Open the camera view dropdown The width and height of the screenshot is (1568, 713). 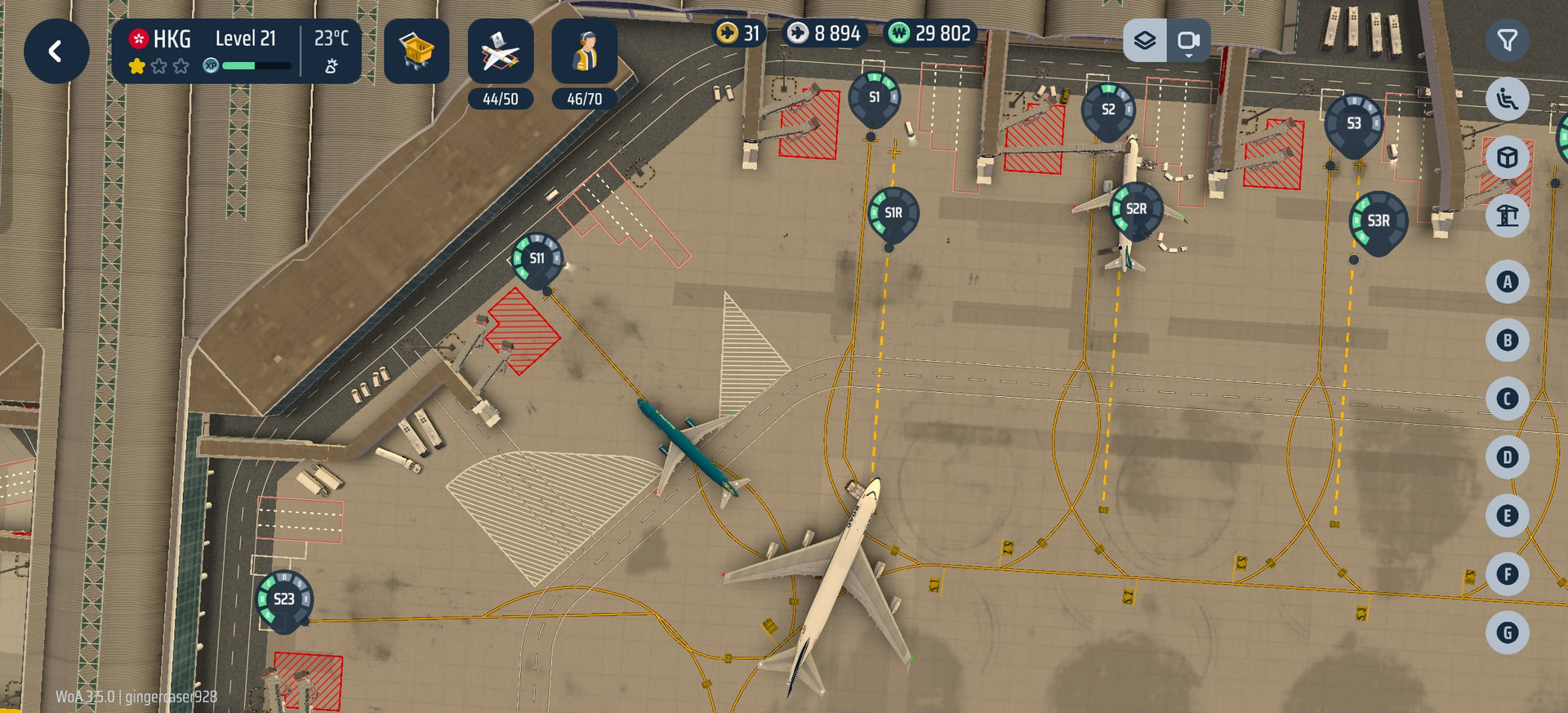(x=1188, y=40)
